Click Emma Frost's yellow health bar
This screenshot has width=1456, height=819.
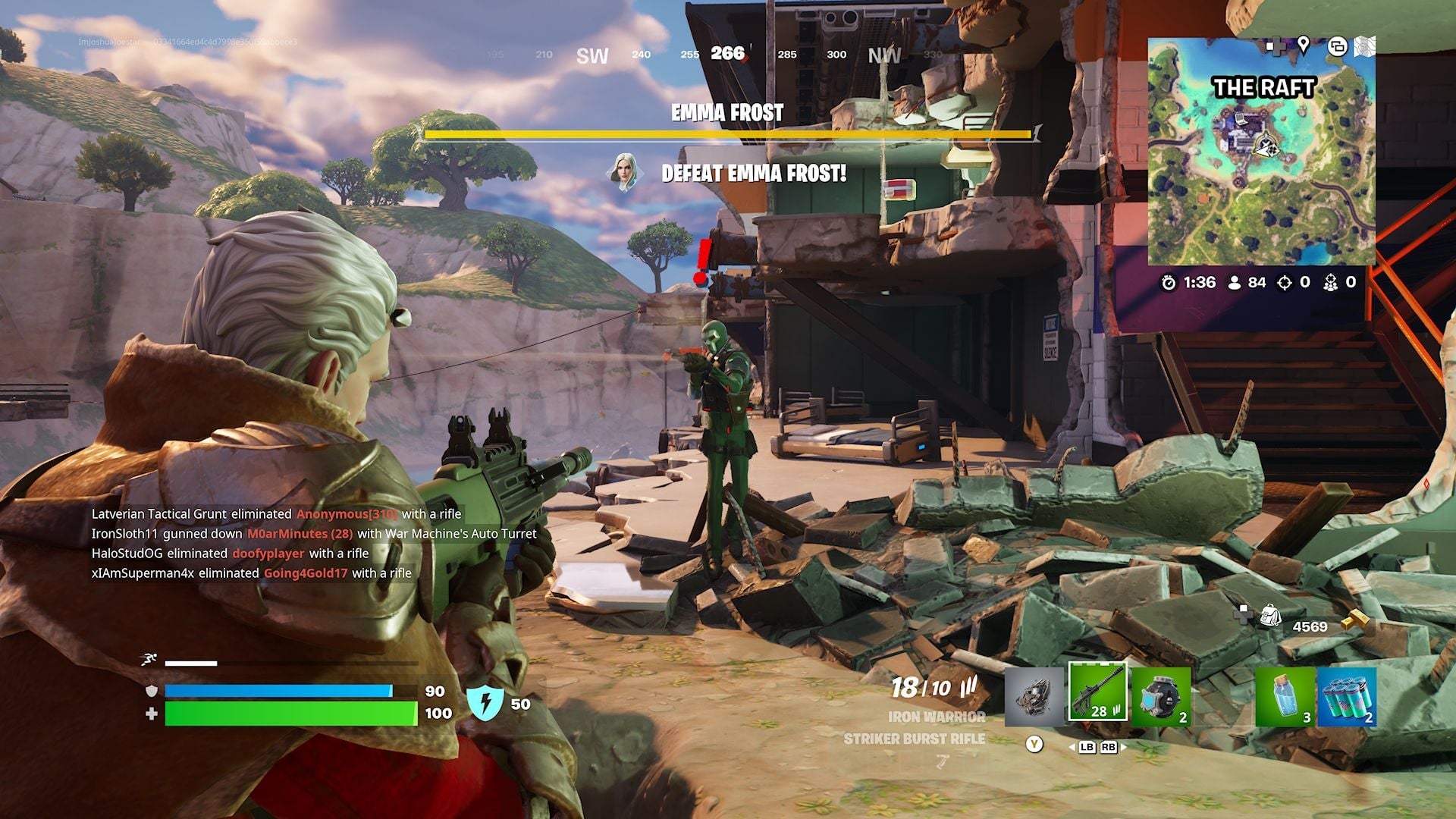(728, 133)
